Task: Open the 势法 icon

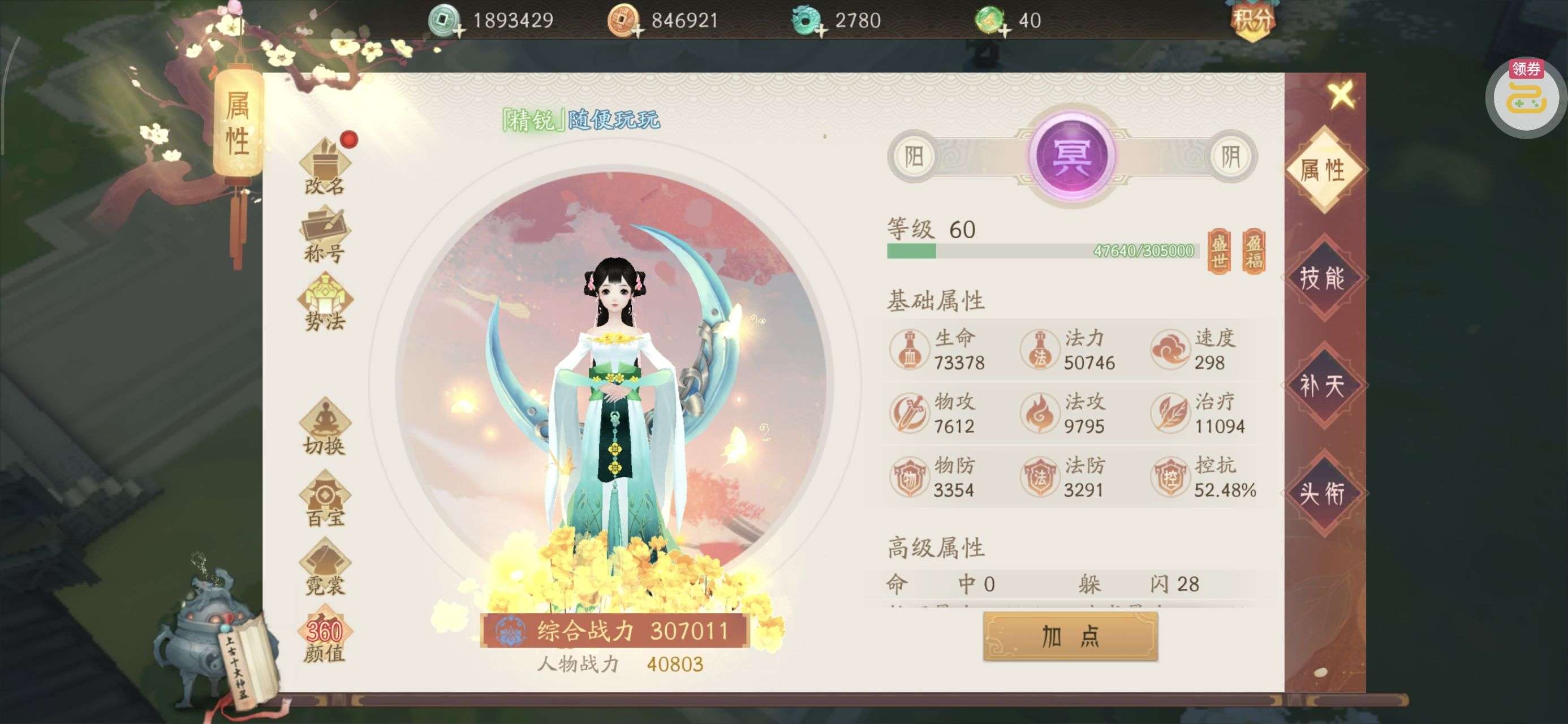Action: pos(325,303)
